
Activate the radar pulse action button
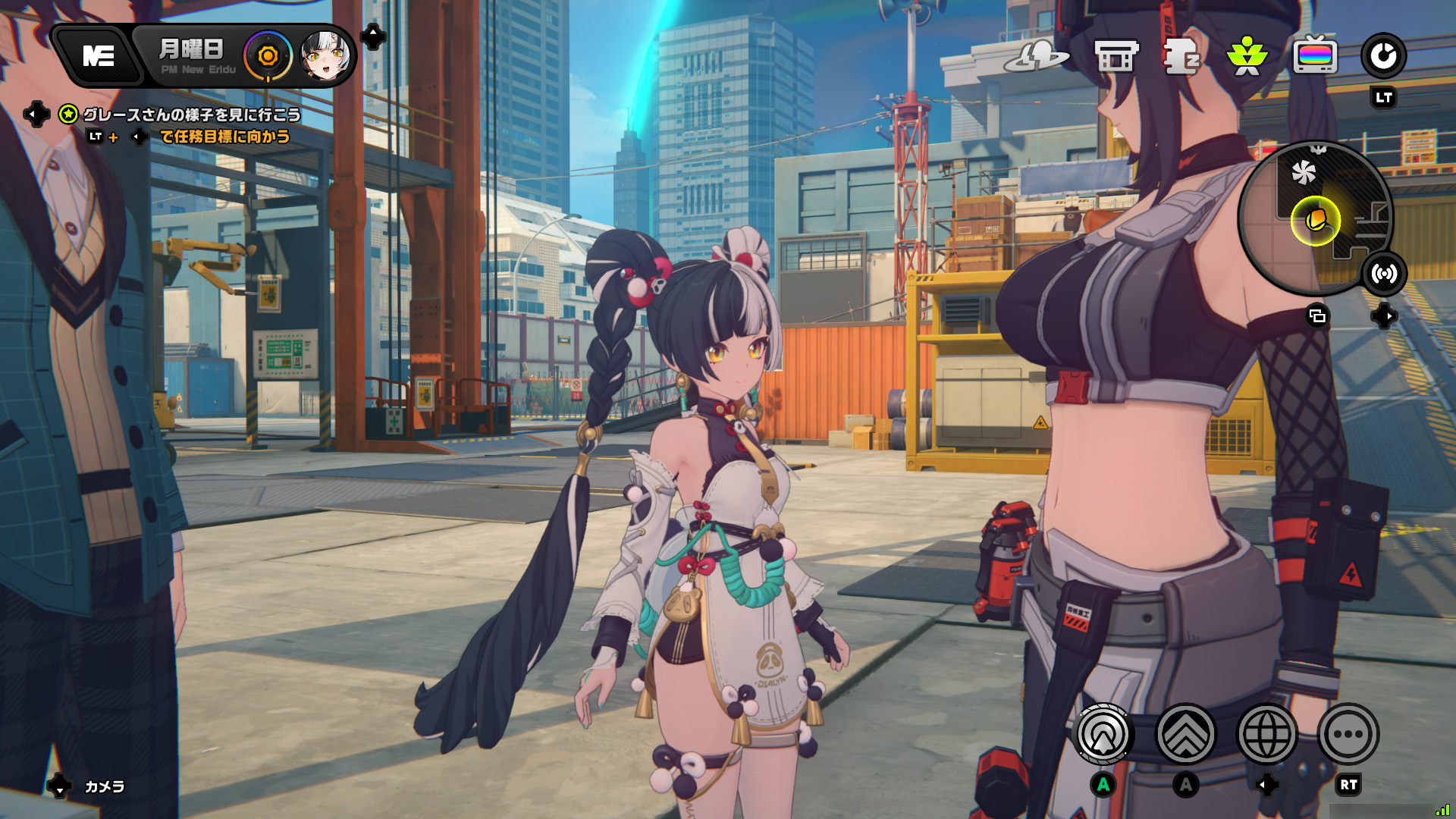tap(1104, 734)
